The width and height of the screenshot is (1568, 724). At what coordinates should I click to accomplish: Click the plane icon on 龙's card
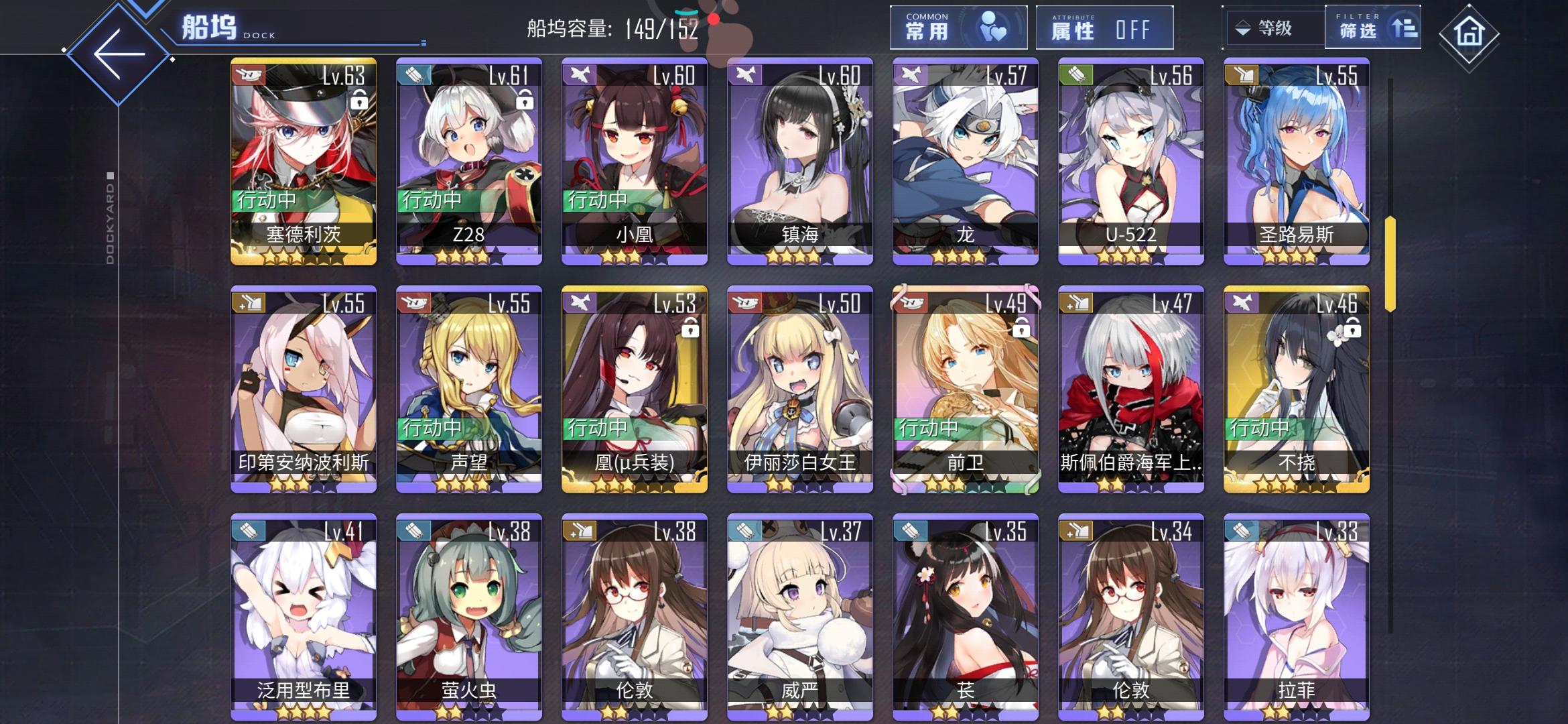pos(910,76)
